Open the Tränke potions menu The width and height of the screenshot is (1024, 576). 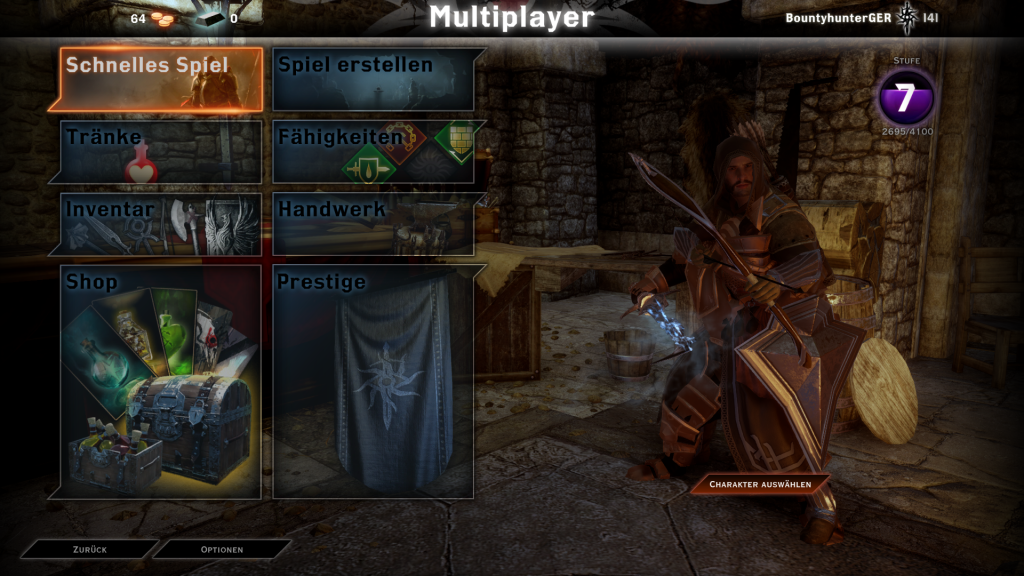pyautogui.click(x=161, y=152)
